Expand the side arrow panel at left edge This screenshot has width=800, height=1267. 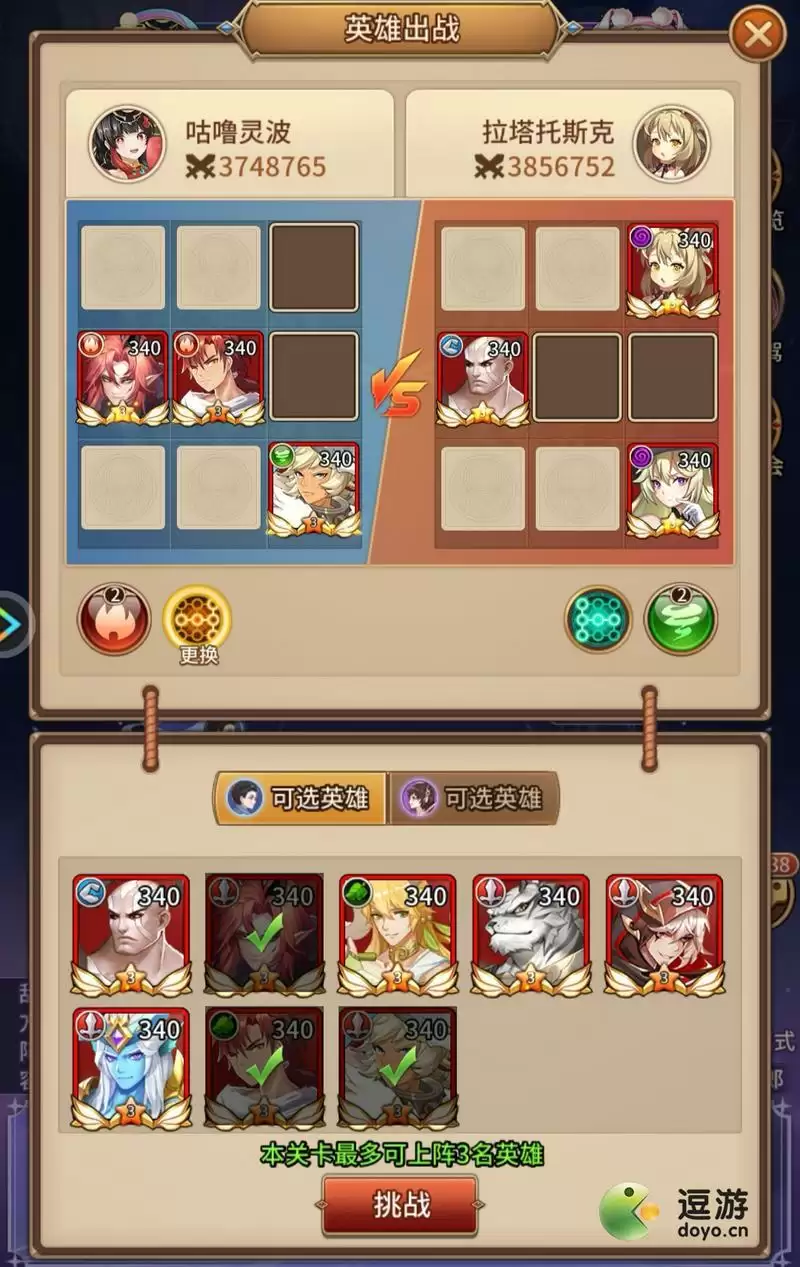(x=12, y=624)
